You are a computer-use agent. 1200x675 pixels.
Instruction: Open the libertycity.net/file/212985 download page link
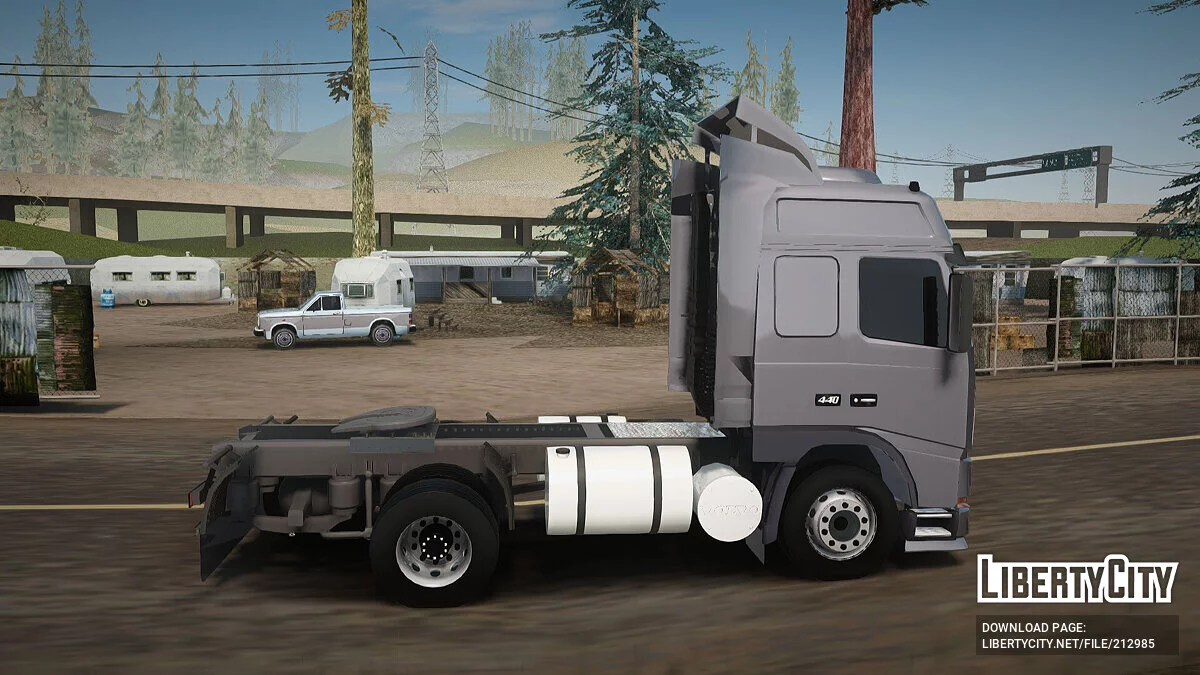click(1068, 644)
